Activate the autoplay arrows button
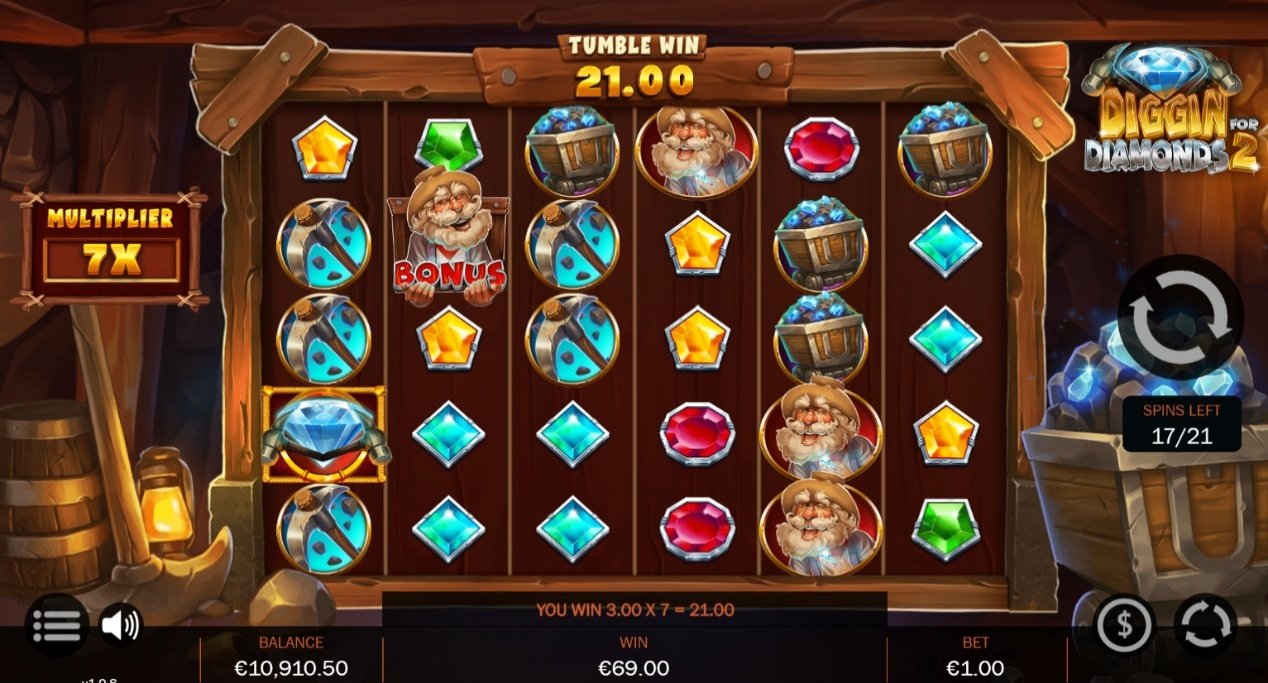 tap(1204, 625)
